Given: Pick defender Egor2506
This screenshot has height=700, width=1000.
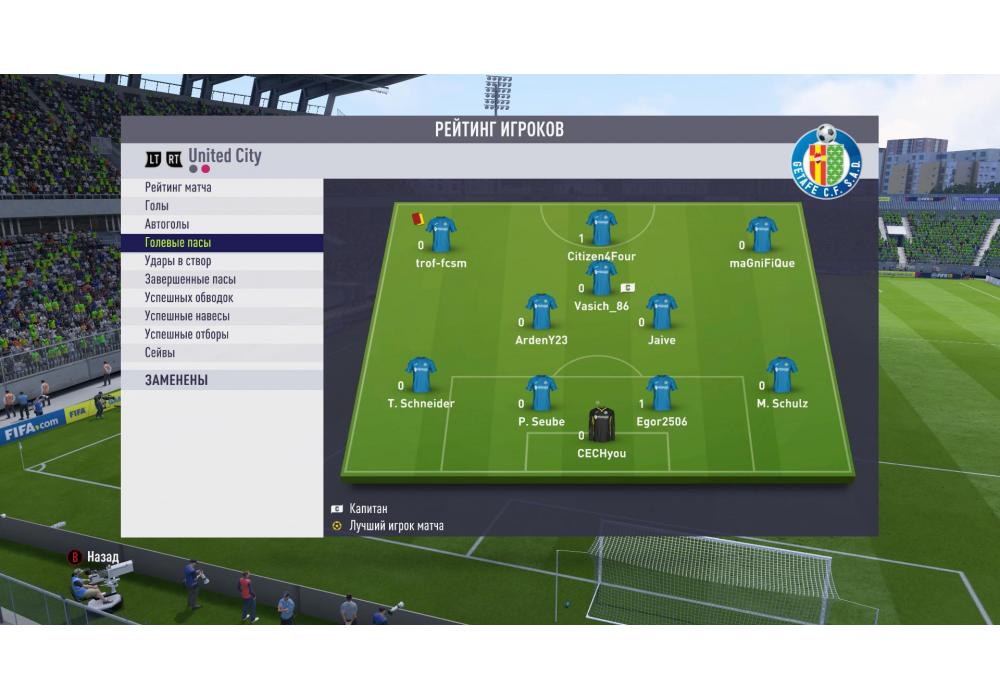Looking at the screenshot, I should (661, 394).
